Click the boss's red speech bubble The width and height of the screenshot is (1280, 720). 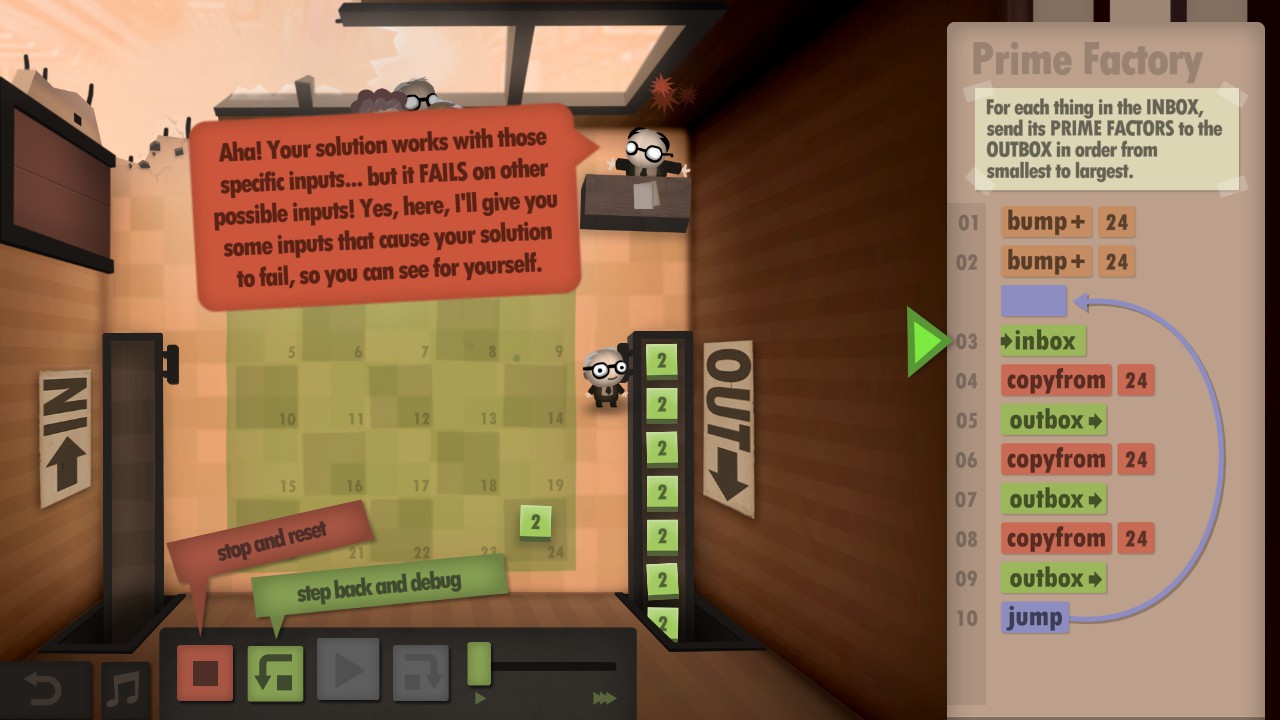pos(383,200)
